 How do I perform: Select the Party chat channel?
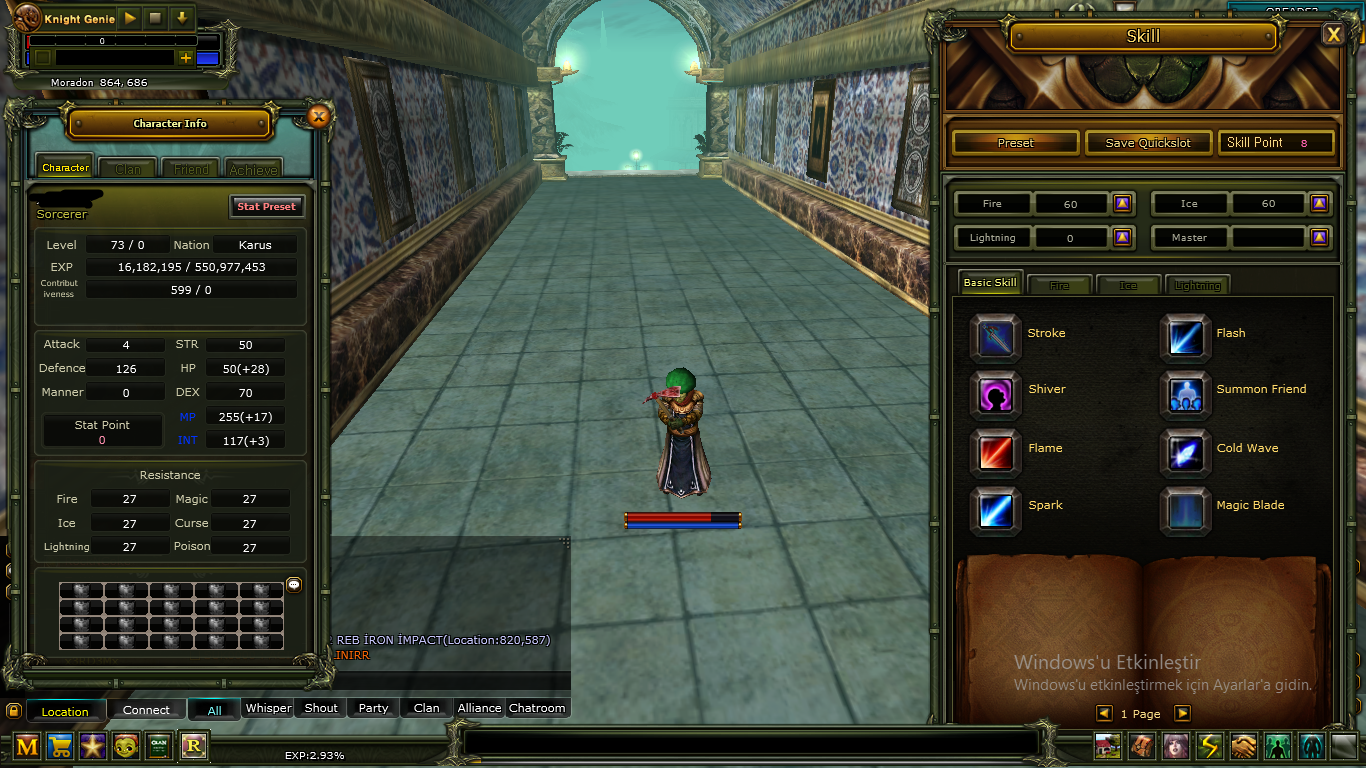coord(373,708)
